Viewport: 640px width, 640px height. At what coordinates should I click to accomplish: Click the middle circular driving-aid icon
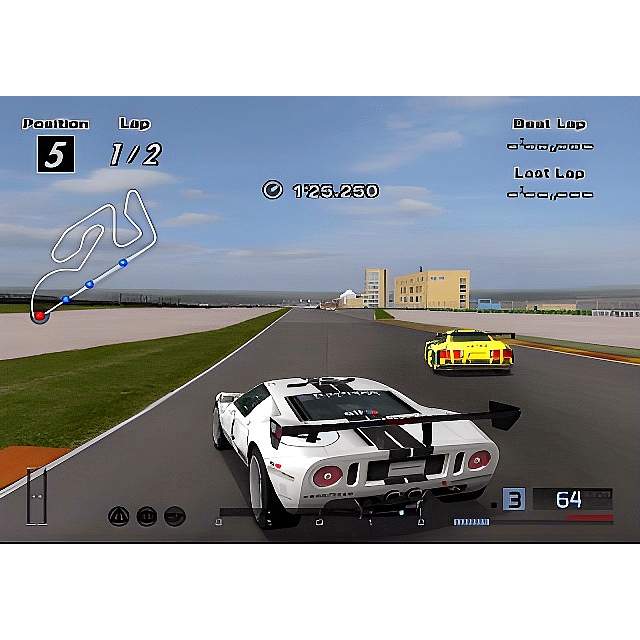(146, 516)
